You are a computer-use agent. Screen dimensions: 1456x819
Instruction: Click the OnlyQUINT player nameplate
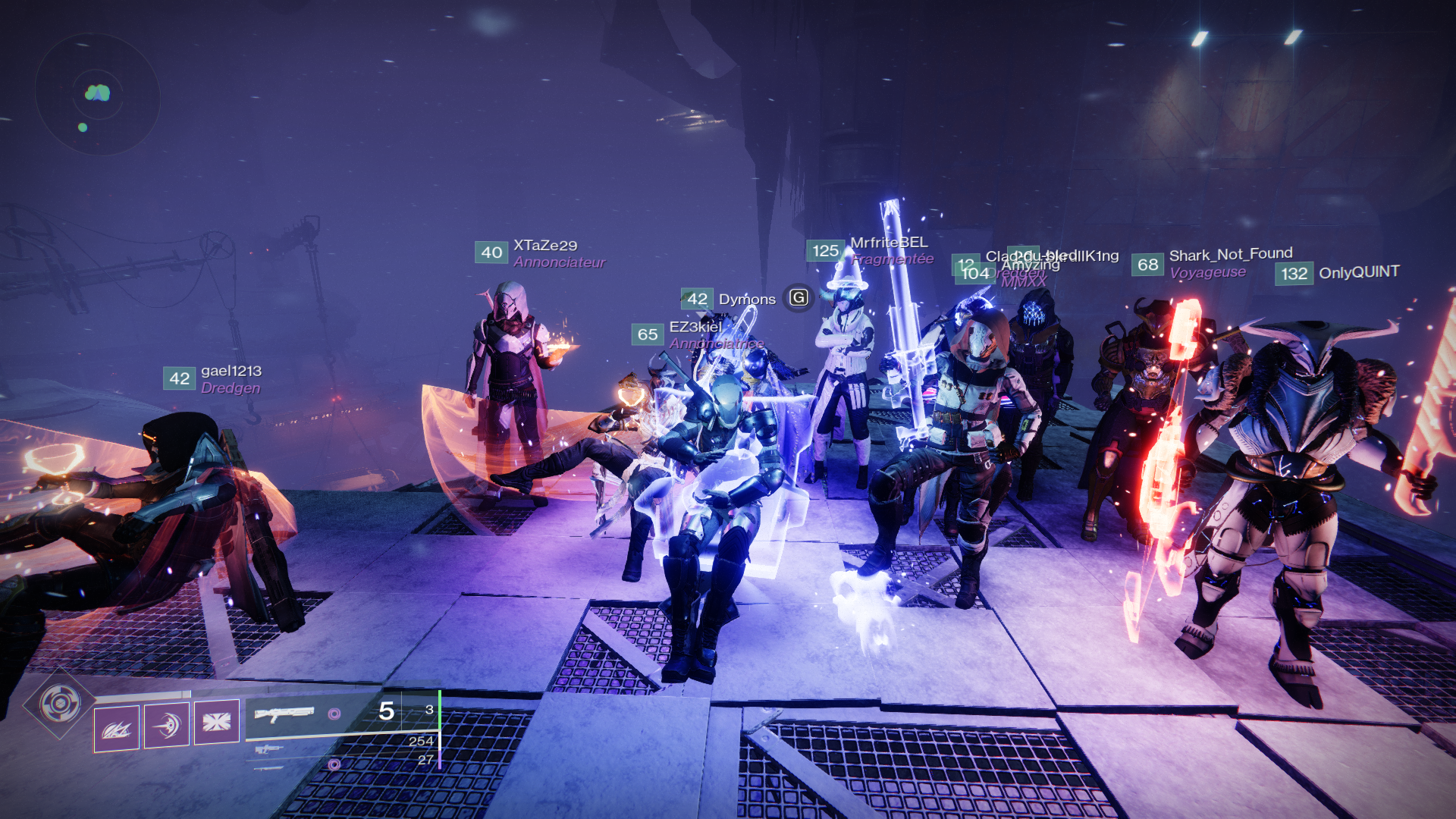(1358, 272)
